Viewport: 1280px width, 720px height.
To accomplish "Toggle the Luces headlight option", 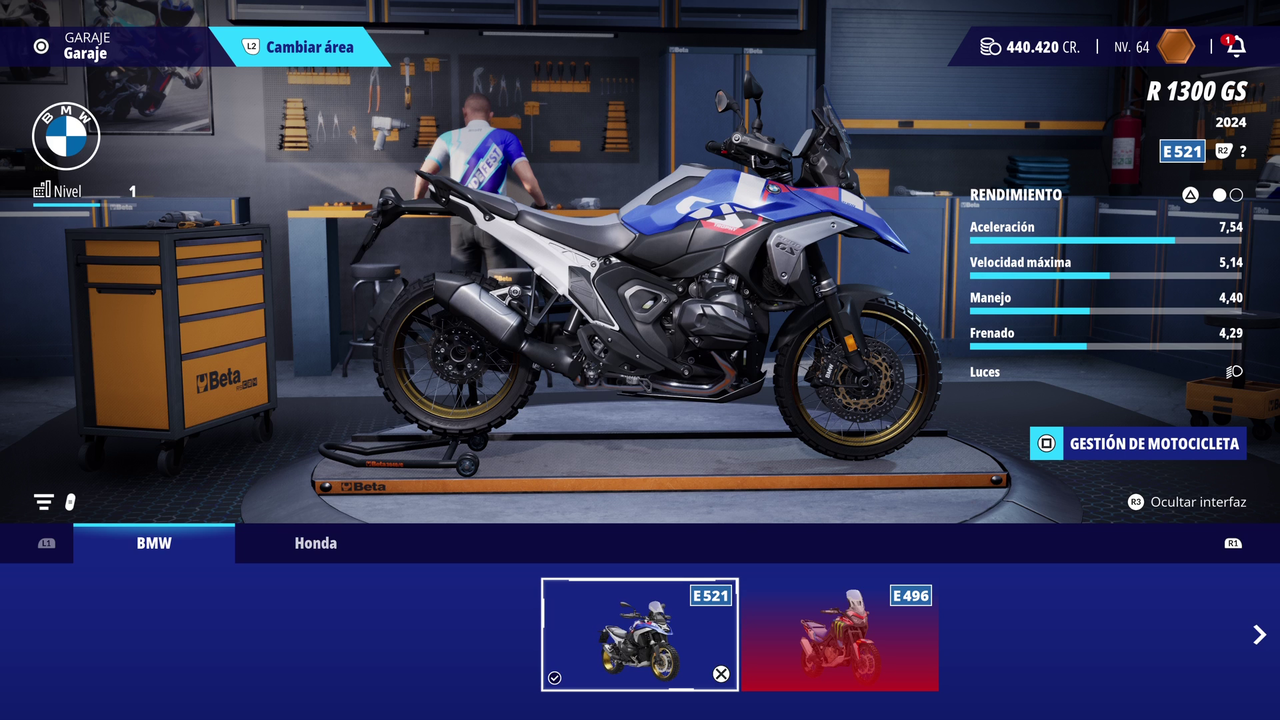I will pyautogui.click(x=1234, y=372).
